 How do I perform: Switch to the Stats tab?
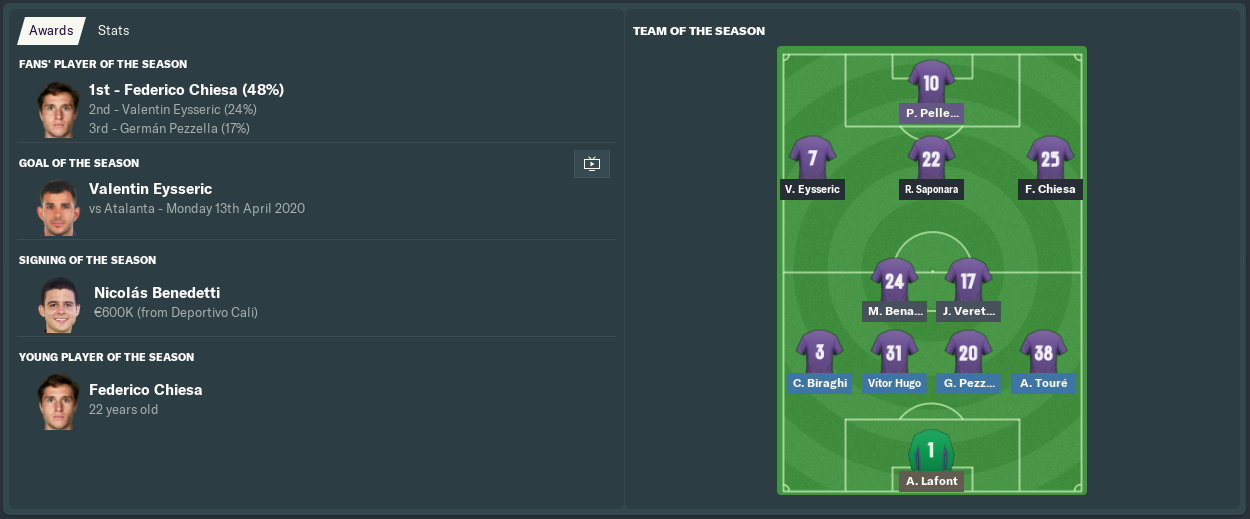click(113, 31)
